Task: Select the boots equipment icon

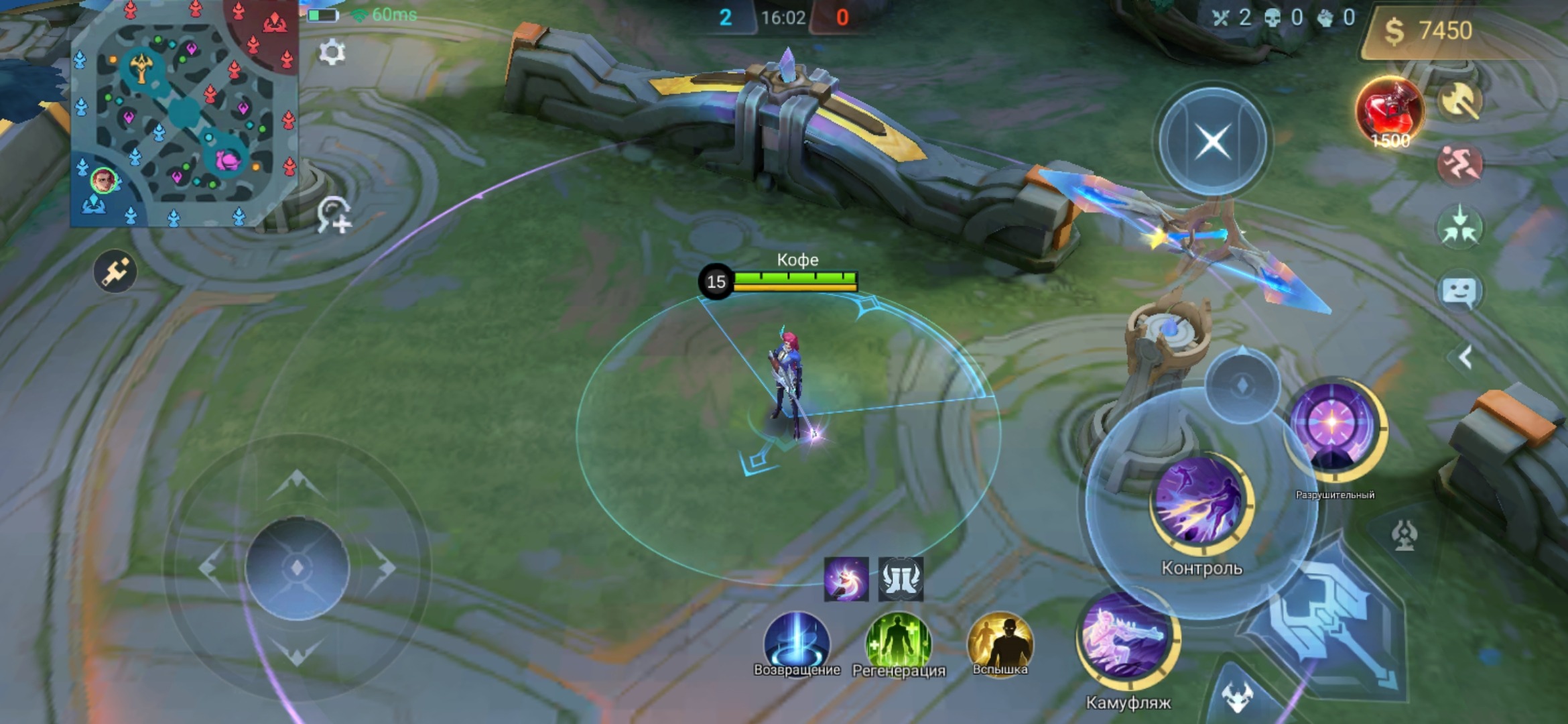Action: click(x=901, y=579)
